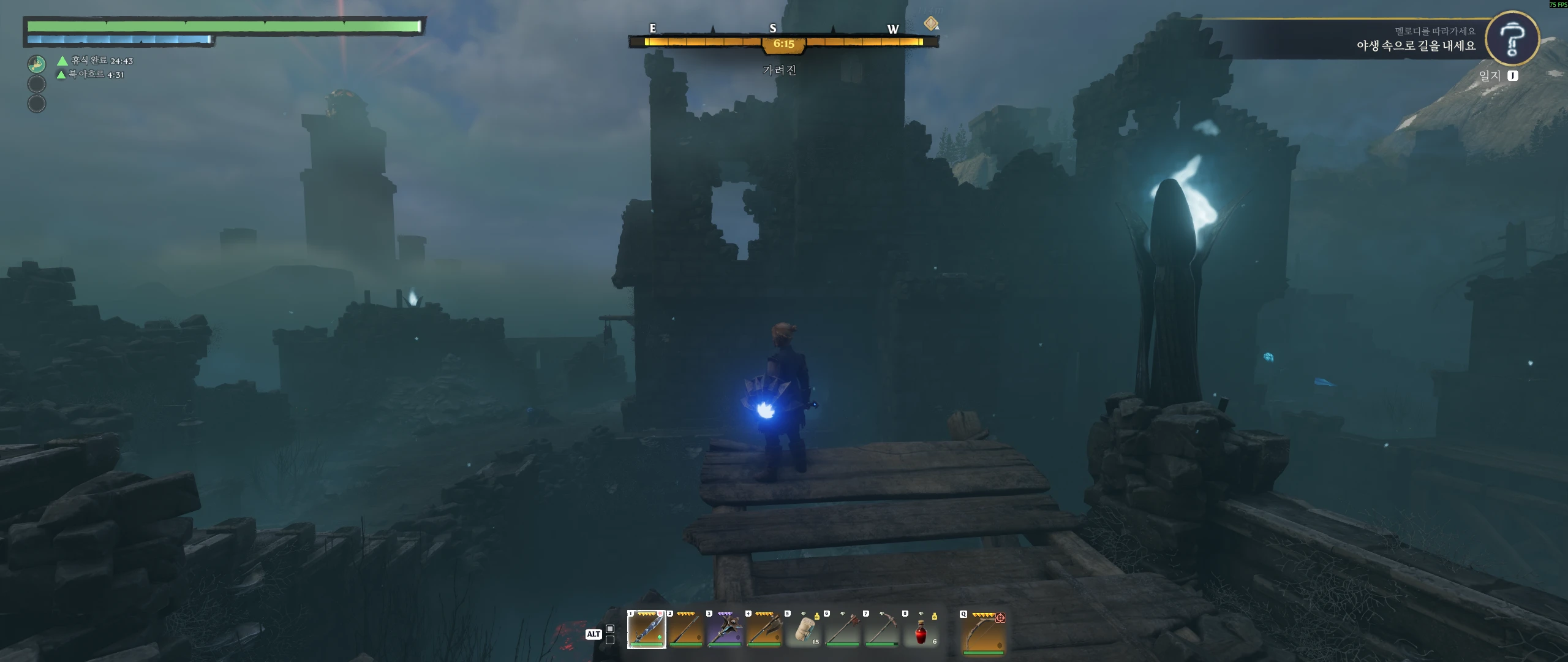Select the blue greatsword in hotbar slot 1
This screenshot has width=1568, height=662.
(x=646, y=630)
